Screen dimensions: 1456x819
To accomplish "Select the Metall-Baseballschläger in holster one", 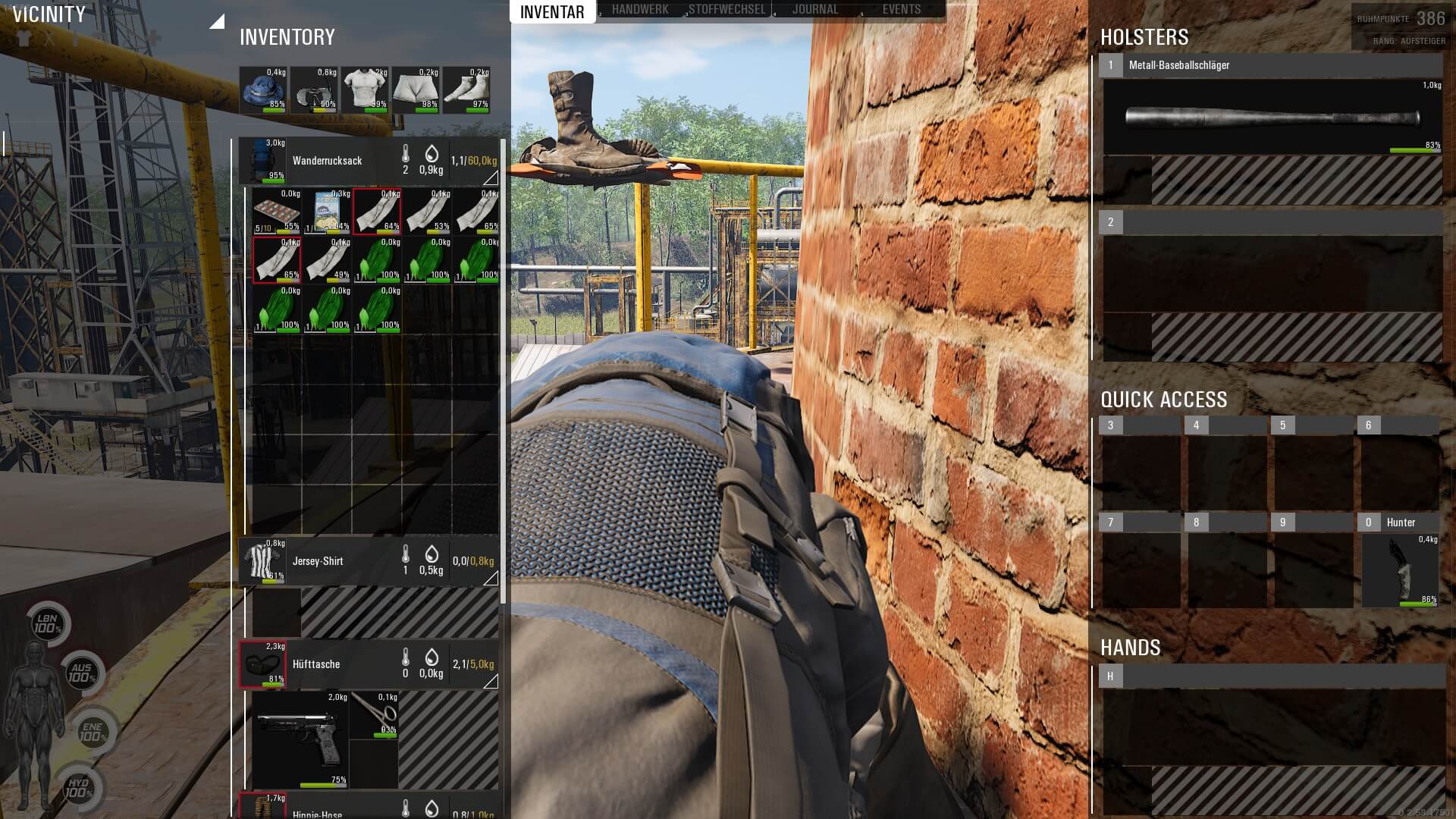I will [x=1272, y=118].
